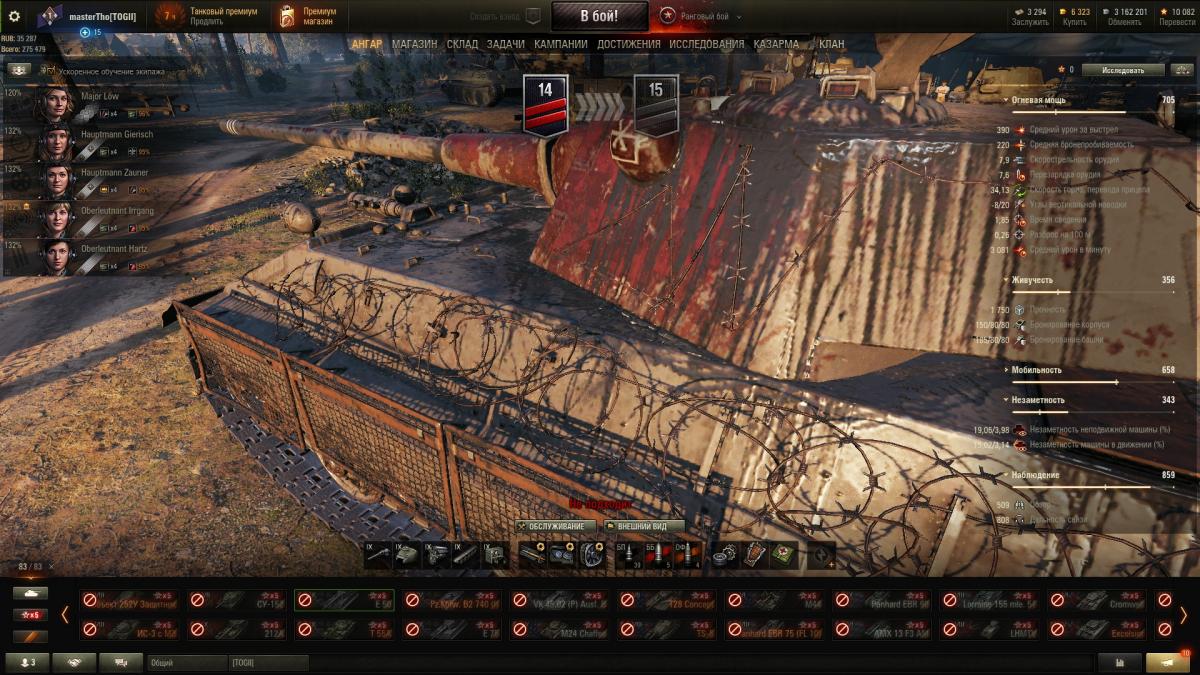1200x675 pixels.
Task: Open the СКЛАД tab
Action: [462, 44]
